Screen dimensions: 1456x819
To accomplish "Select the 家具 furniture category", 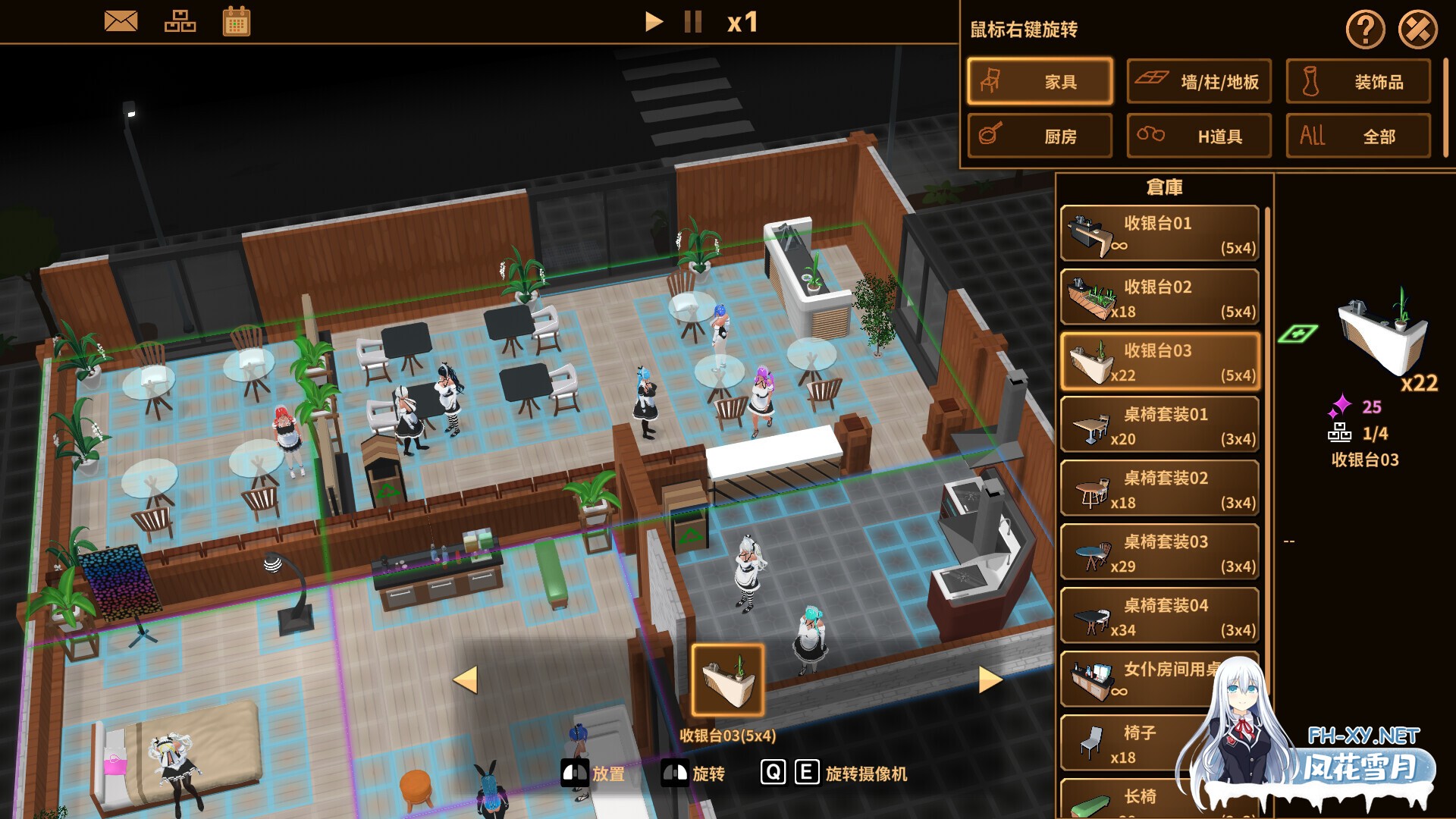I will [x=1040, y=81].
